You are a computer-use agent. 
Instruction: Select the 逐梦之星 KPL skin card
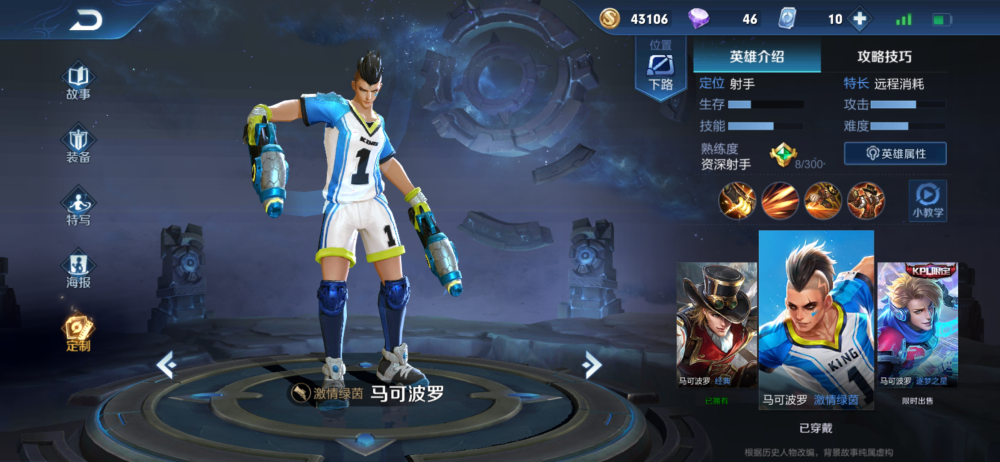tap(917, 330)
